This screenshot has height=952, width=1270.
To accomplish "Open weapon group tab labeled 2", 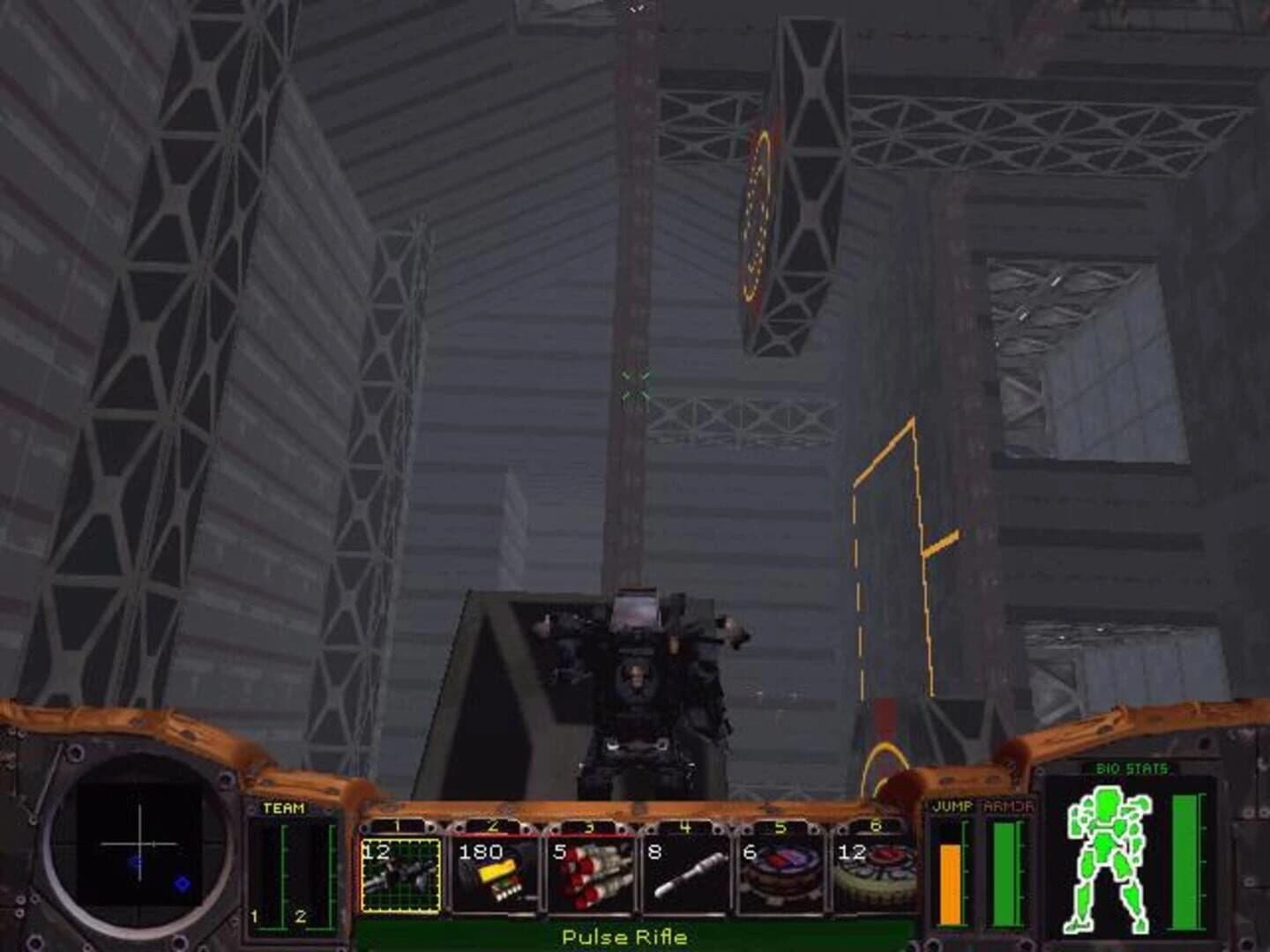I will point(494,824).
